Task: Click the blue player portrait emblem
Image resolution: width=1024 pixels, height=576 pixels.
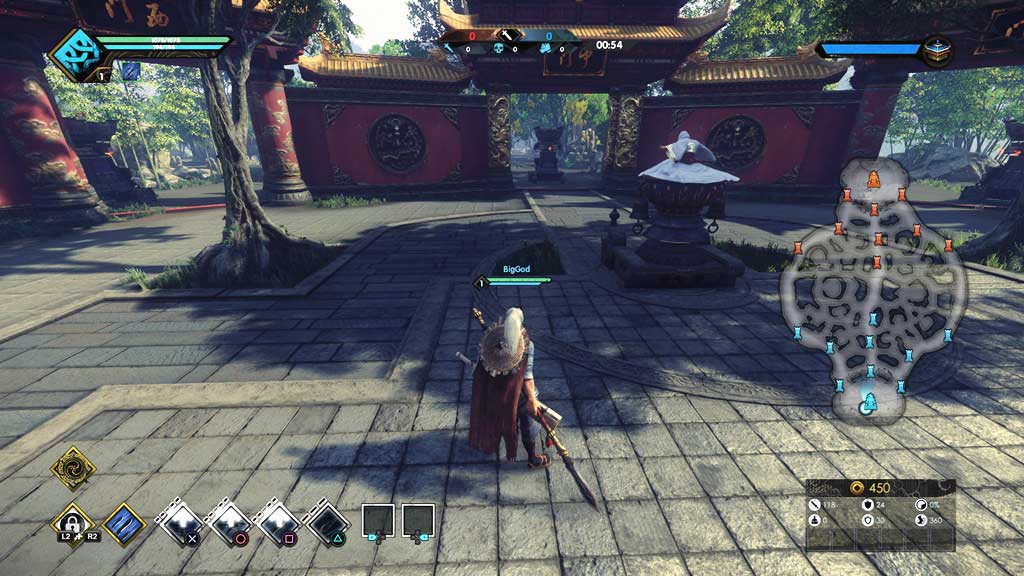Action: (73, 52)
